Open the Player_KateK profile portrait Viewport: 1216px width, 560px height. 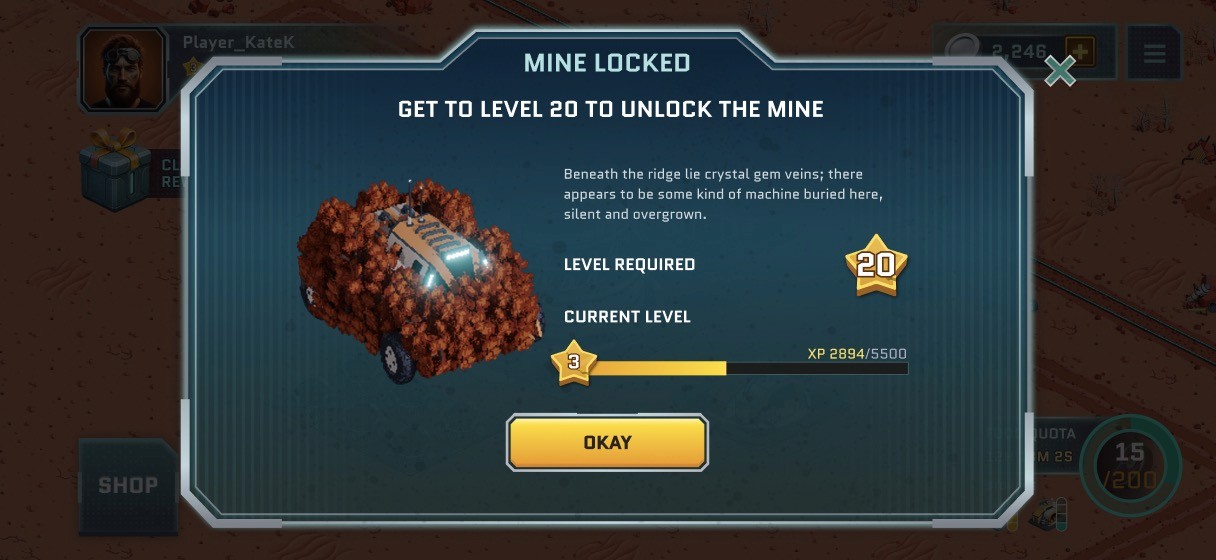pyautogui.click(x=123, y=69)
